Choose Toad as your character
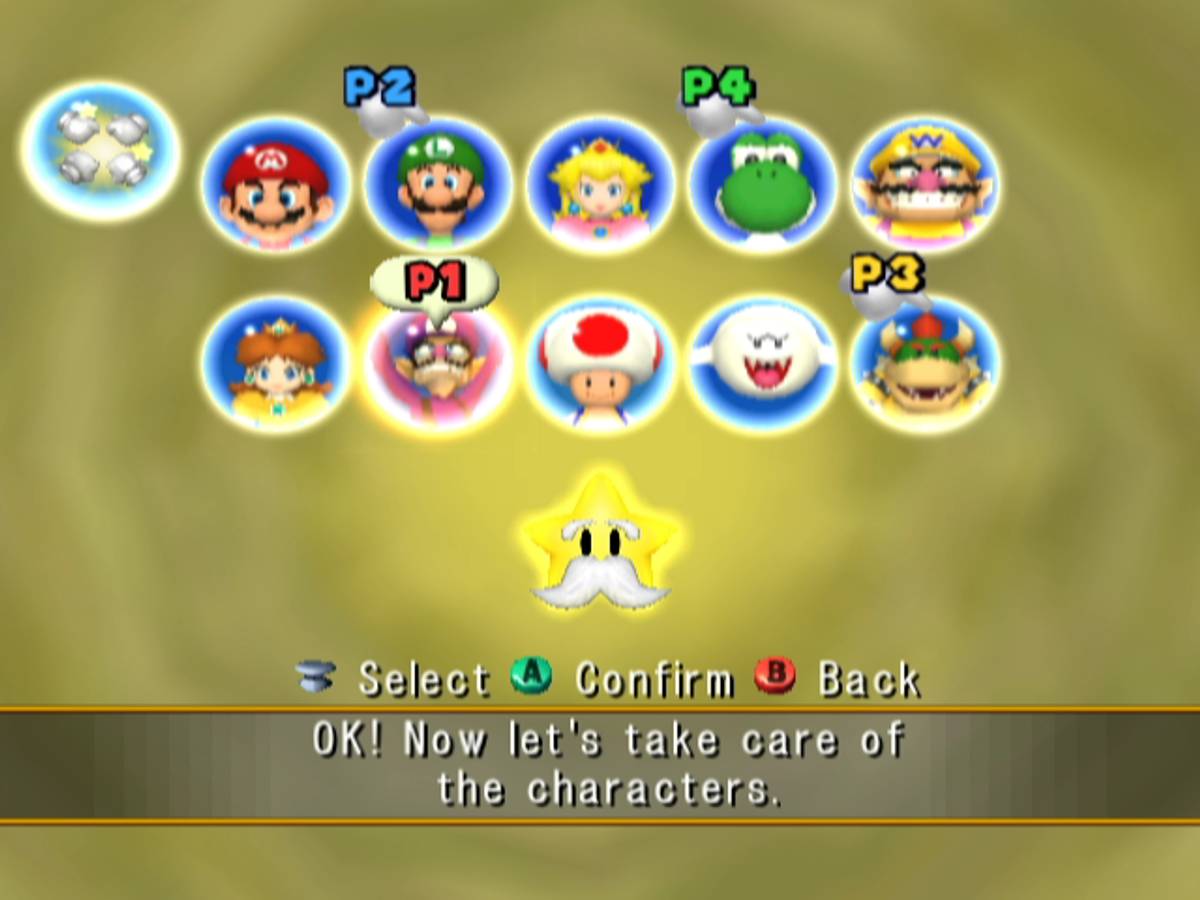This screenshot has width=1200, height=900. 601,365
